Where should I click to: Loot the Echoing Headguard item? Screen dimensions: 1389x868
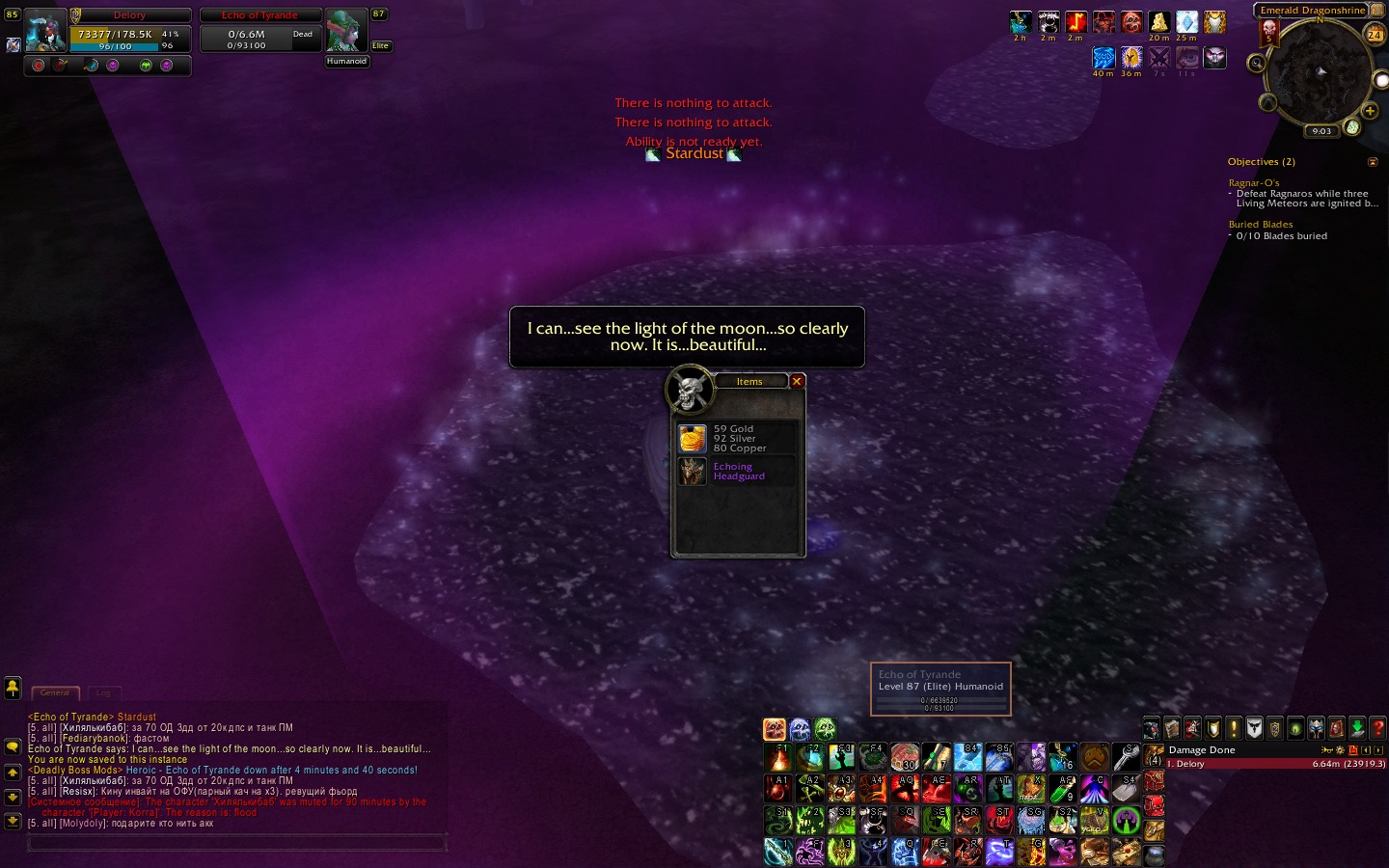click(x=693, y=472)
